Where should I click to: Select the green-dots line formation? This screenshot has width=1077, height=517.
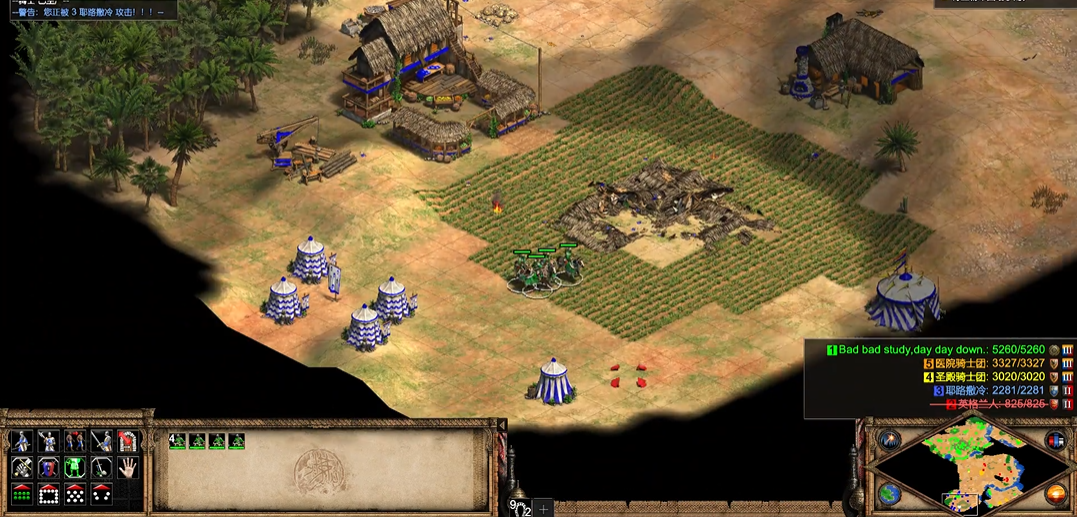20,494
